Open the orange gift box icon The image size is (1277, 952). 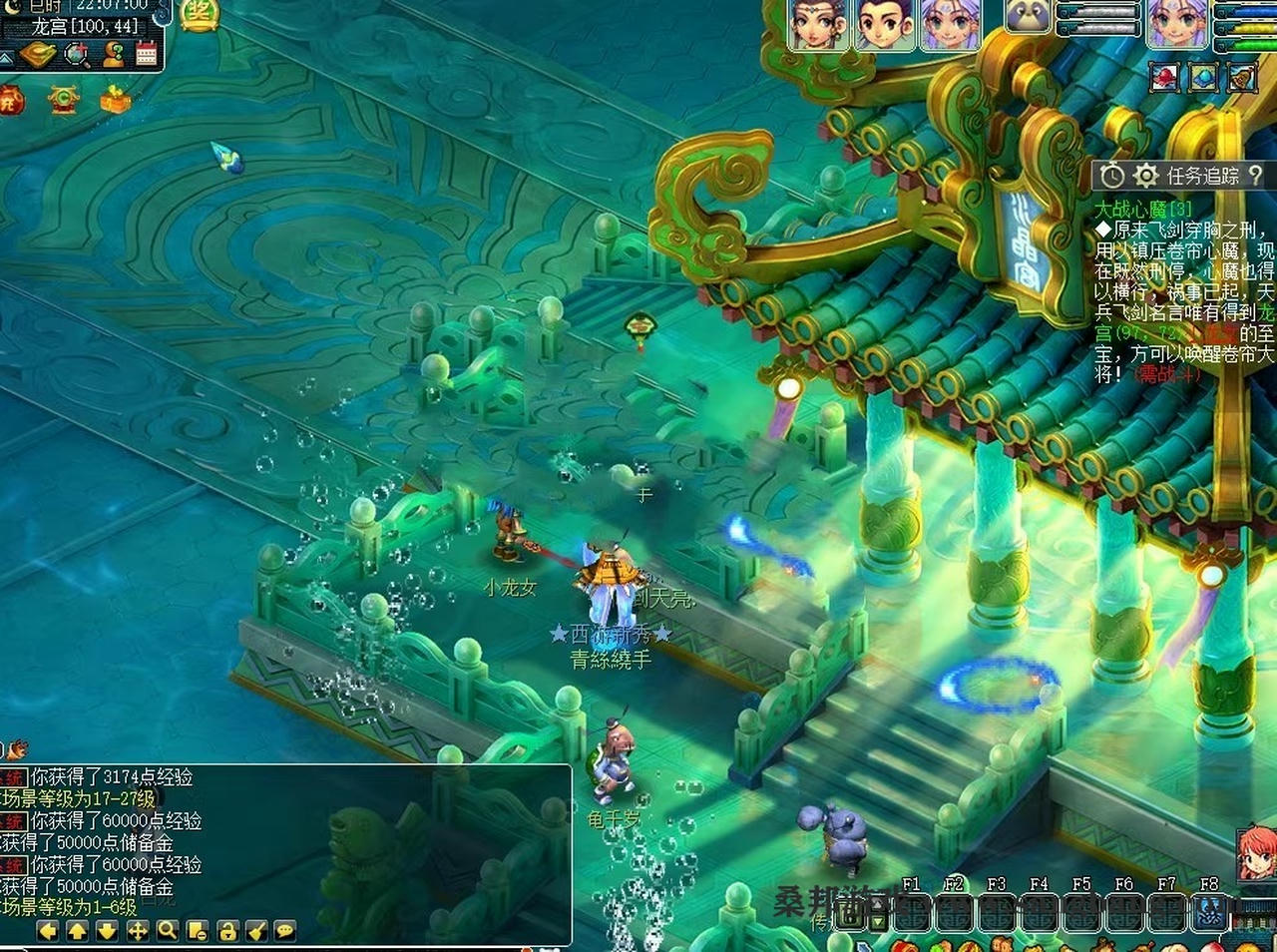click(116, 100)
